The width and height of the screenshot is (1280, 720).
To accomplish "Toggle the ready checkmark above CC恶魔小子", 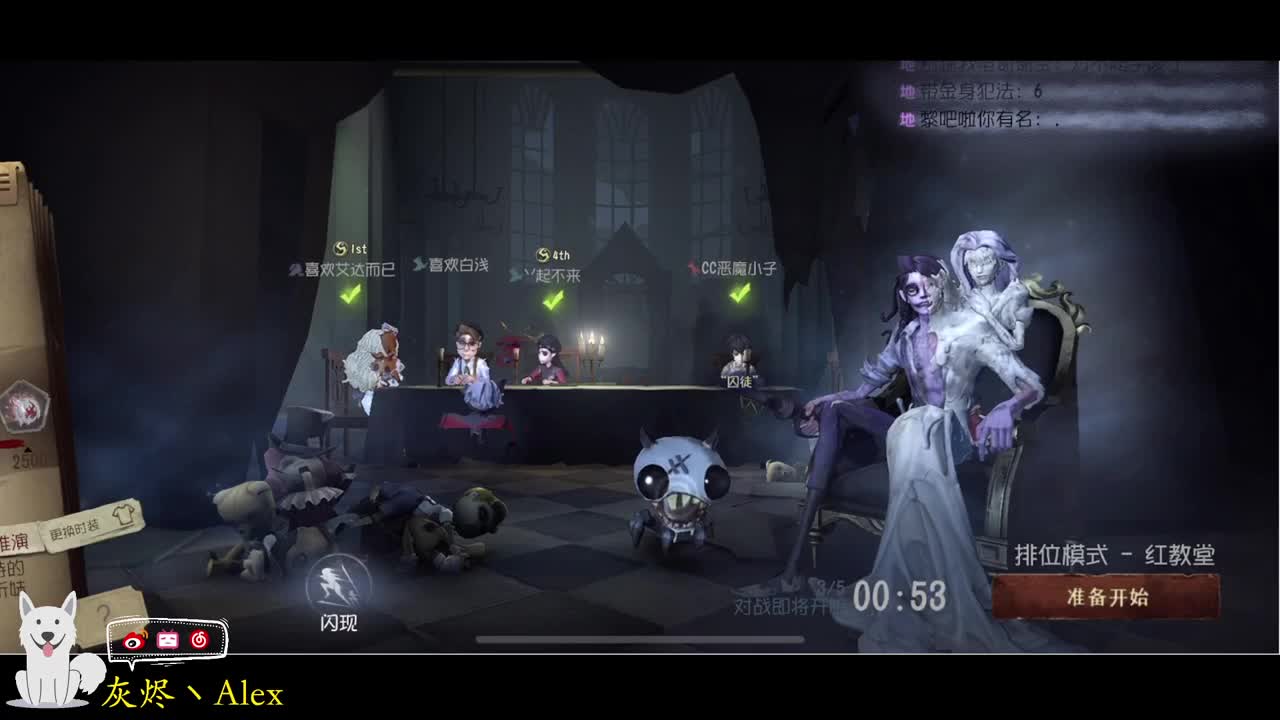I will (741, 294).
